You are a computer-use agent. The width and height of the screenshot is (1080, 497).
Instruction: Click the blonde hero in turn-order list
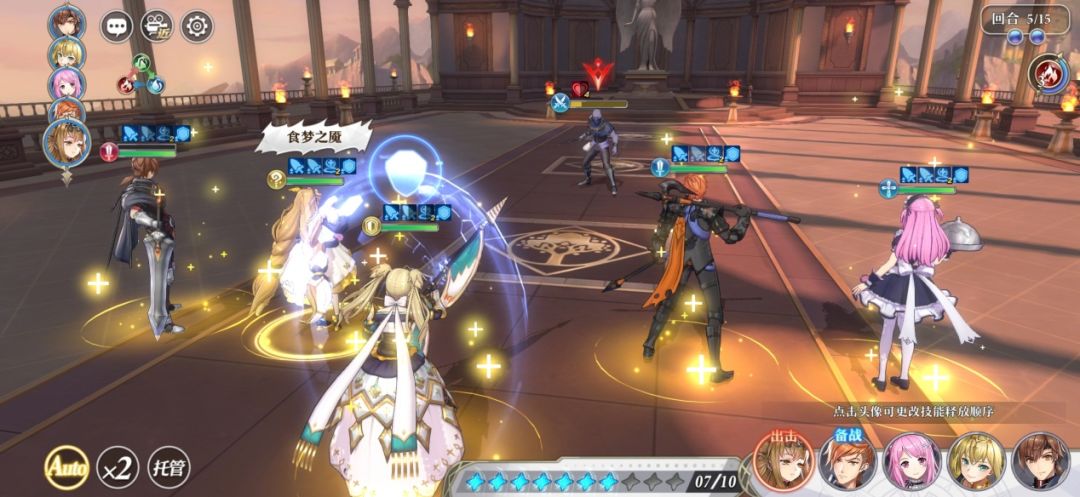[x=67, y=54]
